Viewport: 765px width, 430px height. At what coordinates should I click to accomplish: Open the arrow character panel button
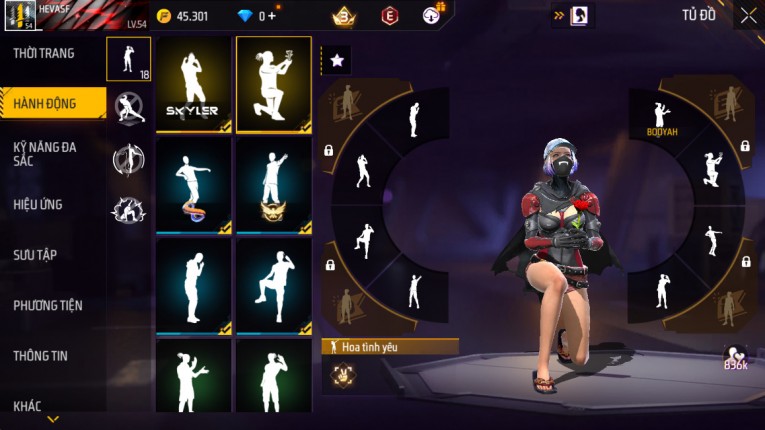click(574, 16)
